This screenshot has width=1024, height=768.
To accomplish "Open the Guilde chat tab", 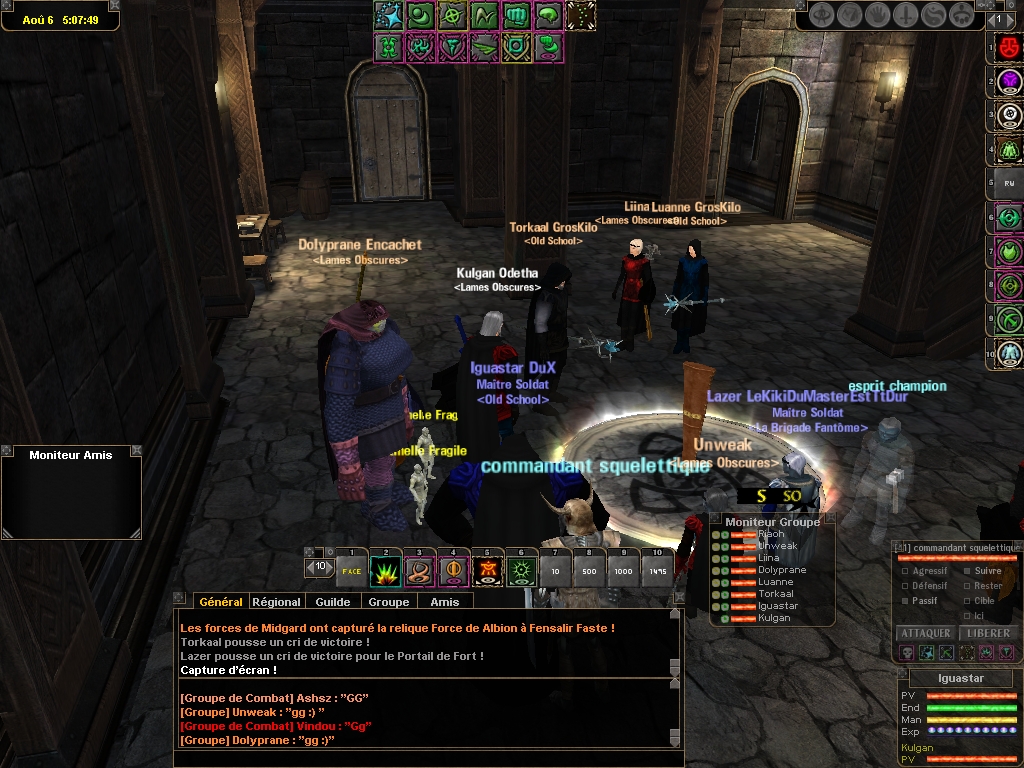I will (x=333, y=602).
